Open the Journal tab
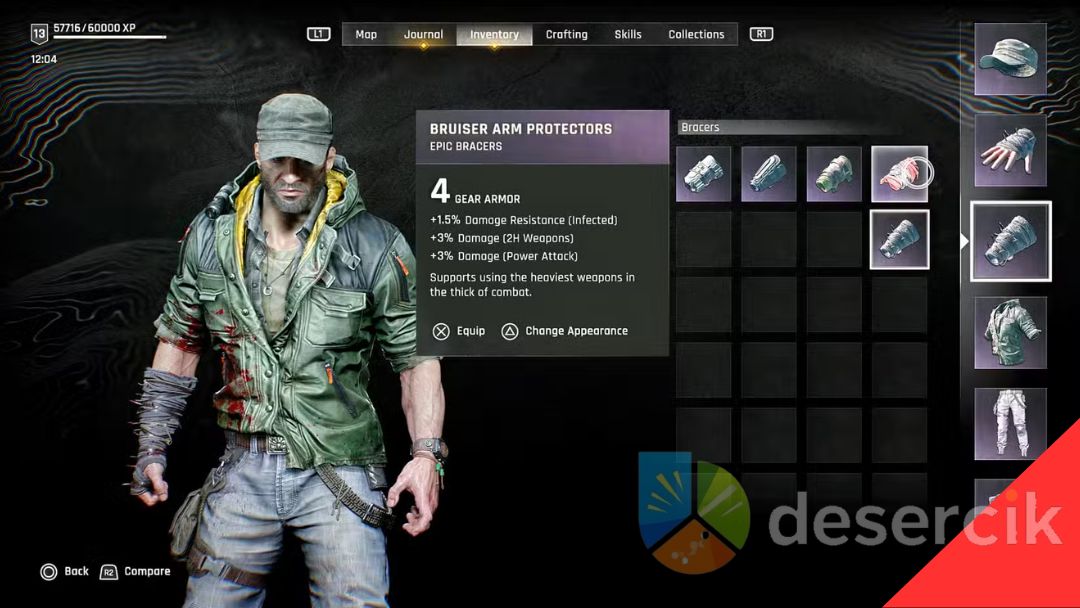This screenshot has width=1080, height=608. coord(423,35)
